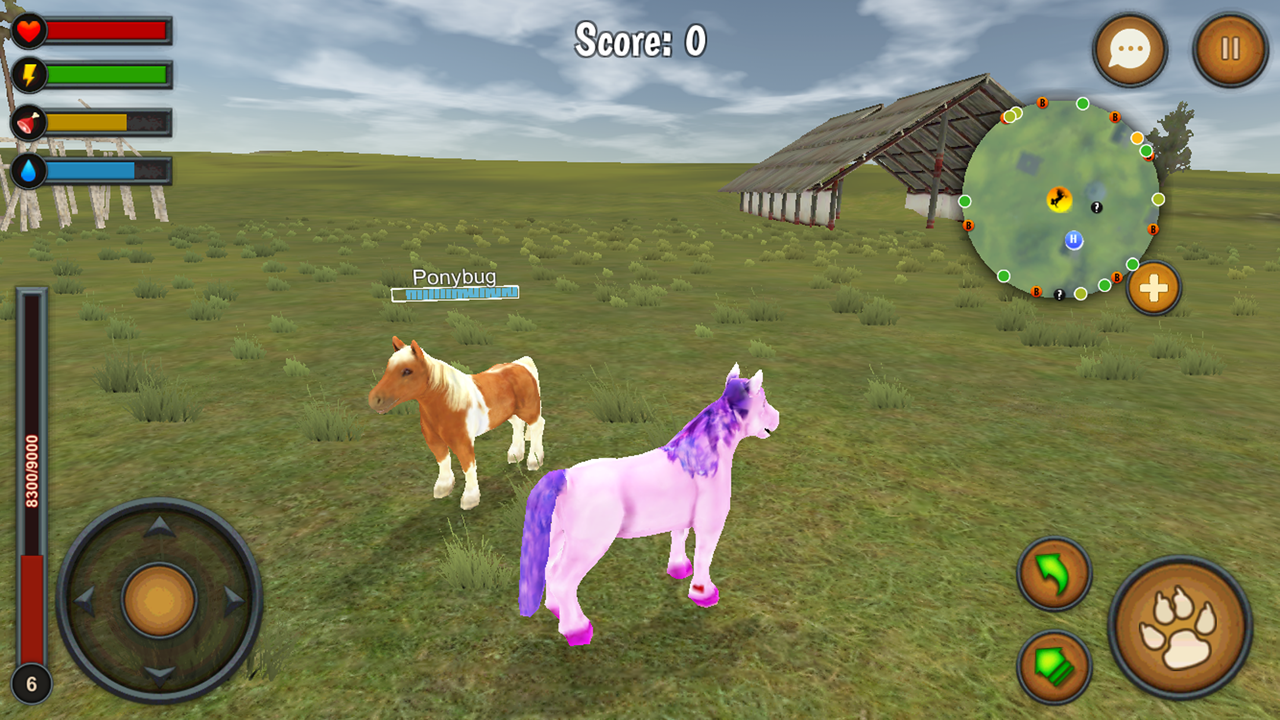Image resolution: width=1280 pixels, height=720 pixels.
Task: Tap a question mark marker on the minimap
Action: point(1097,208)
